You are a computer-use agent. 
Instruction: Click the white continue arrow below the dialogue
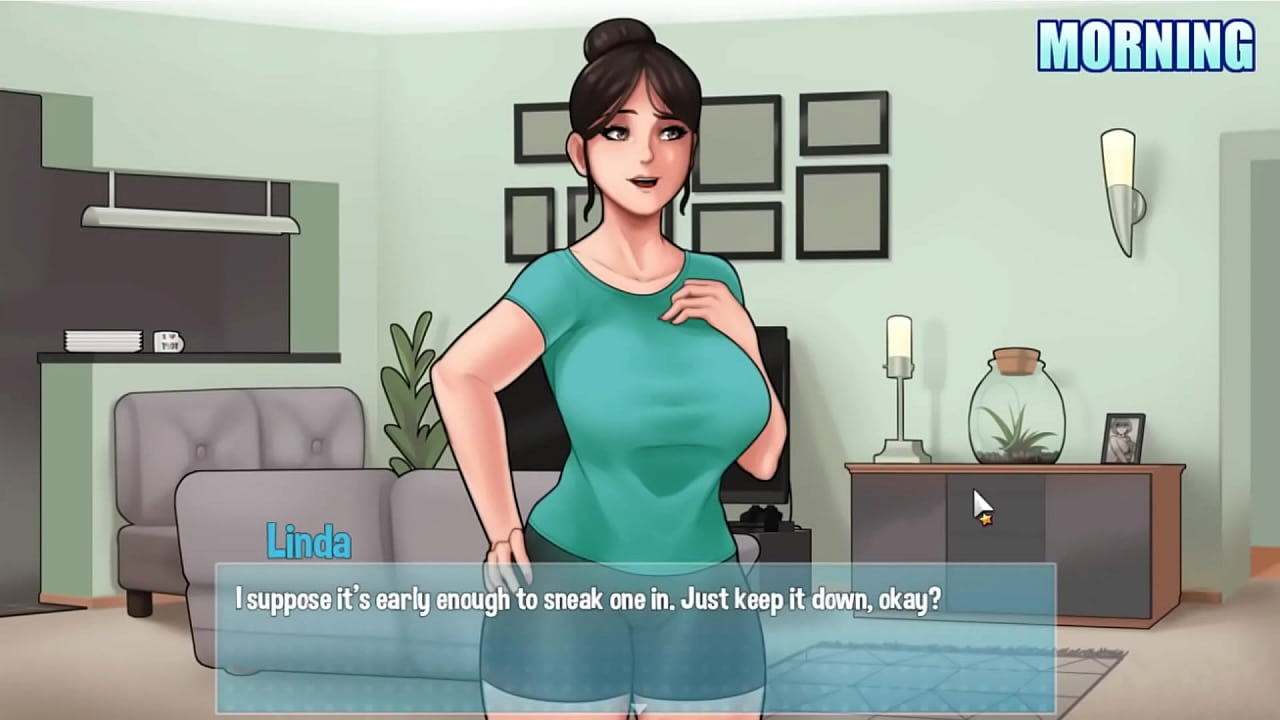click(x=640, y=708)
